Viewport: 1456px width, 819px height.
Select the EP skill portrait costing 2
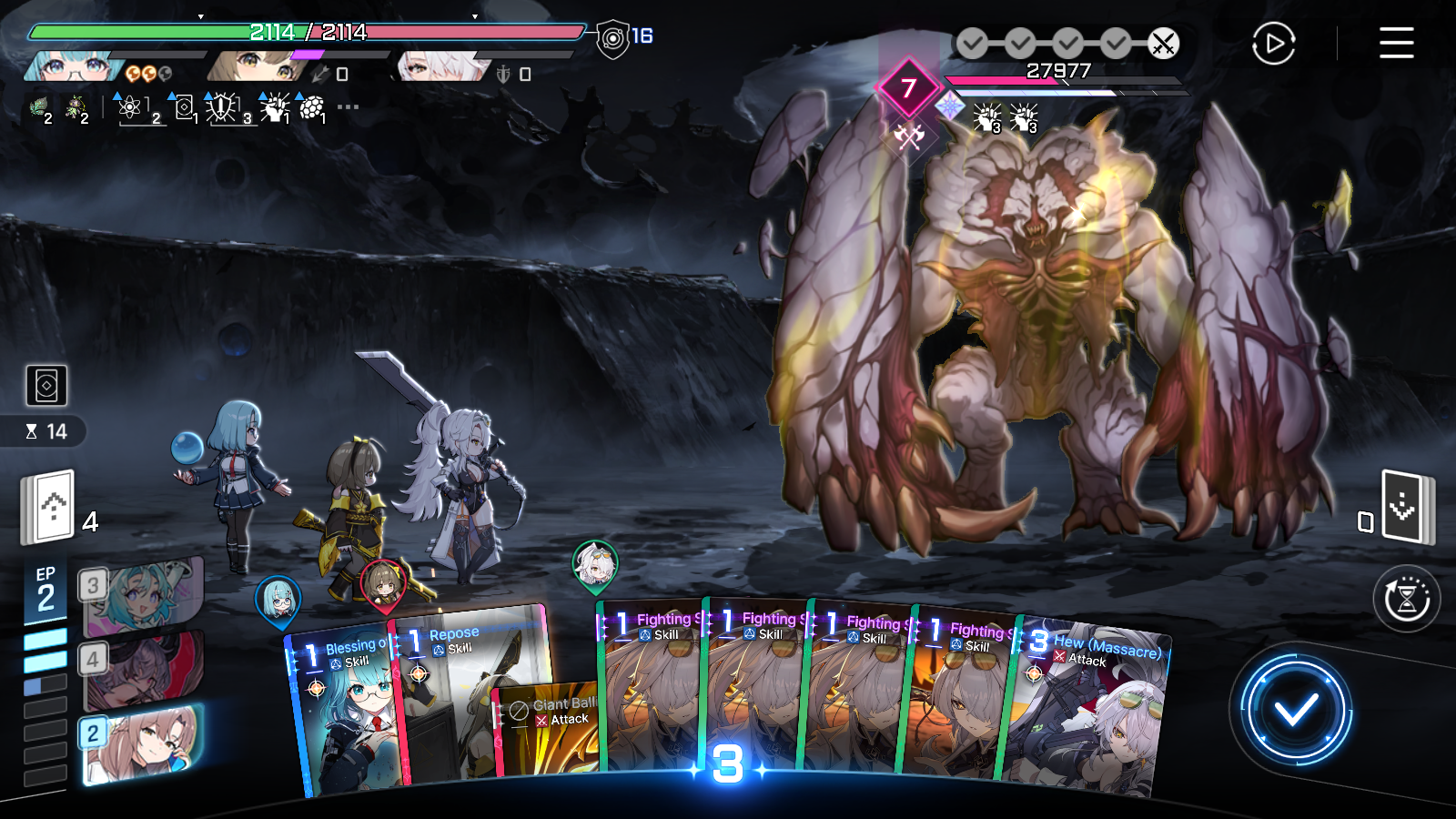[142, 743]
